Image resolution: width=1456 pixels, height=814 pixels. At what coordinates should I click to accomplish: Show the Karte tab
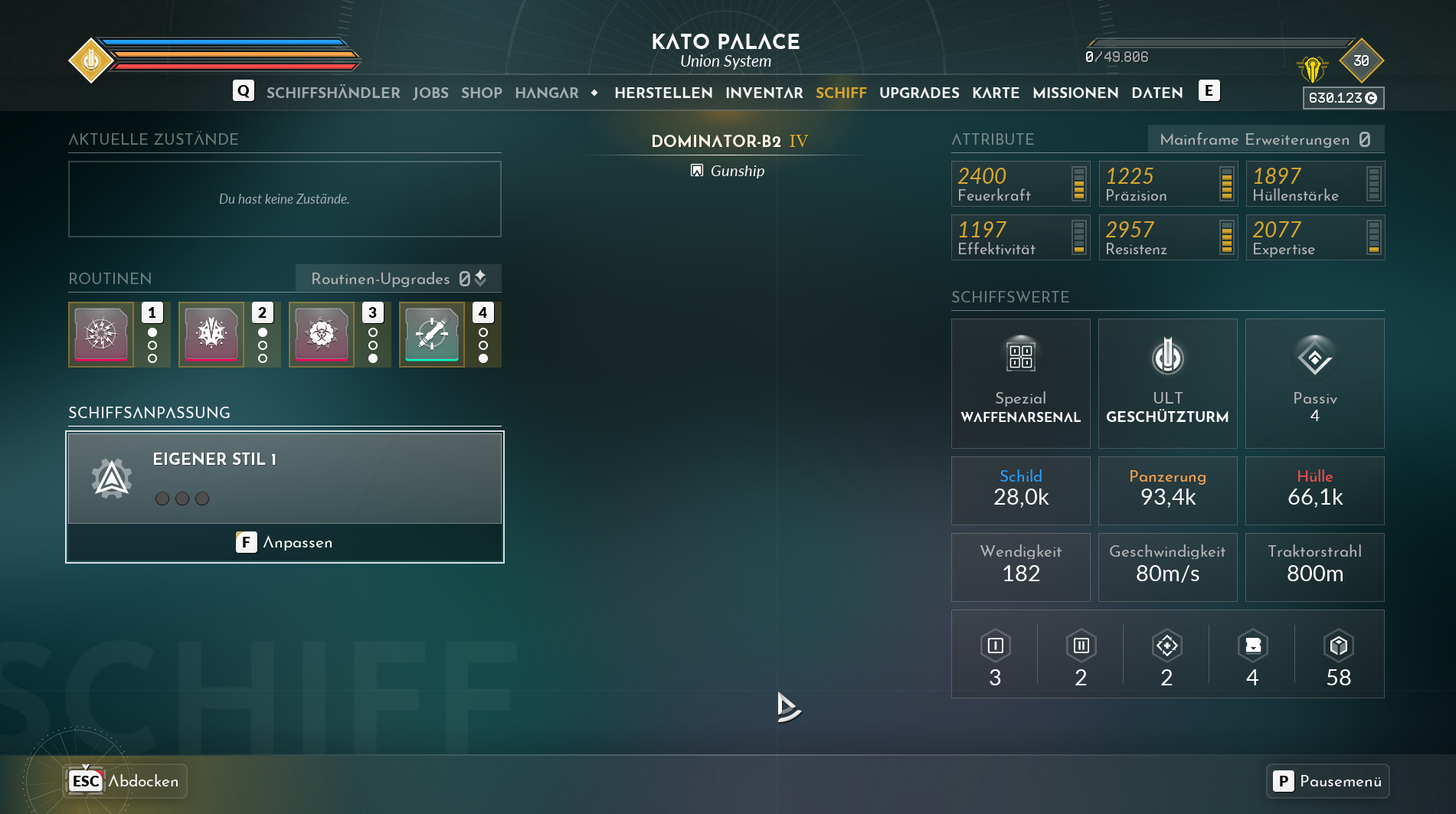pos(996,93)
